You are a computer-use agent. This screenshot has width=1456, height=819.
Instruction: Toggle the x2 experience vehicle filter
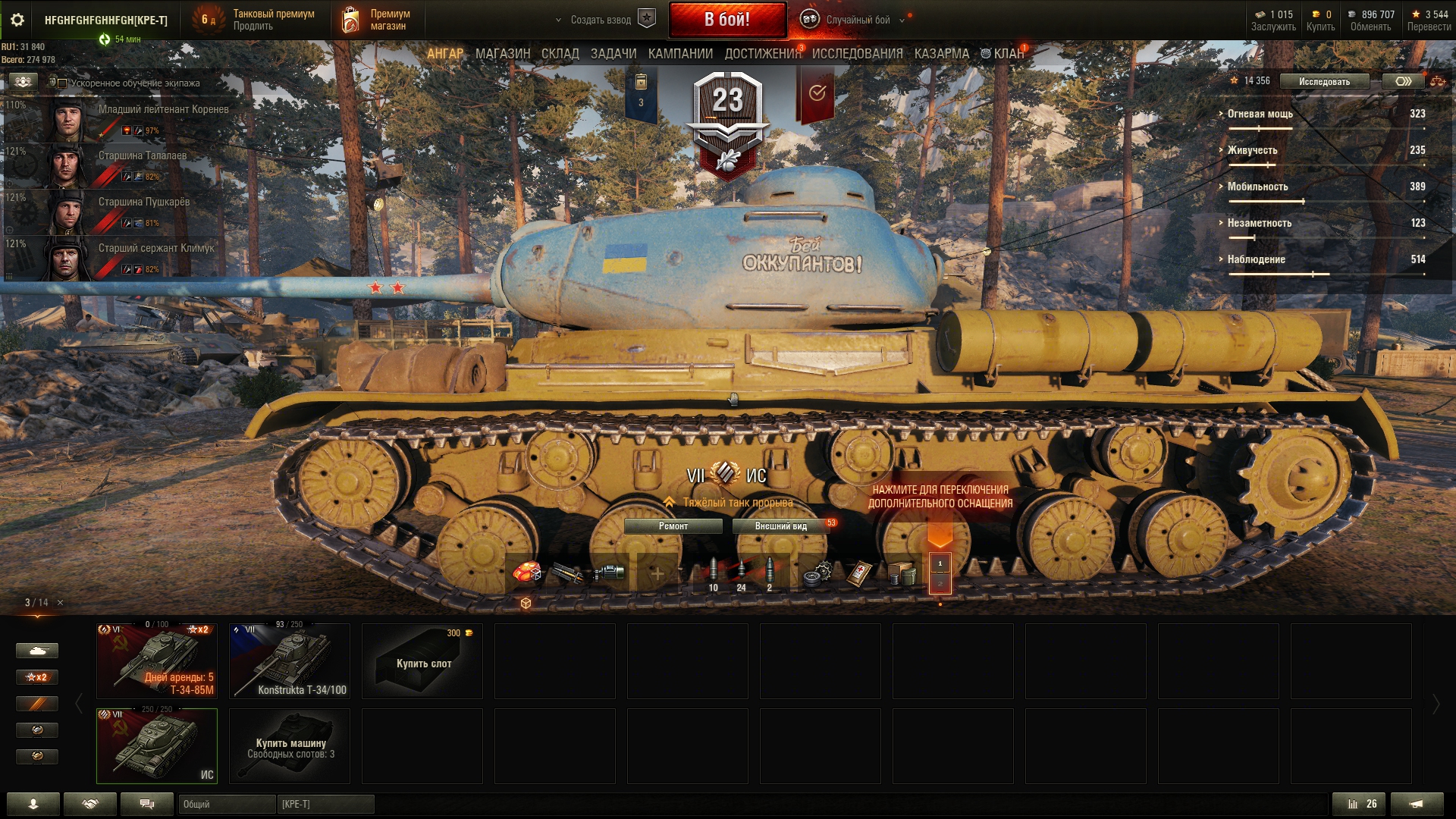pos(38,677)
